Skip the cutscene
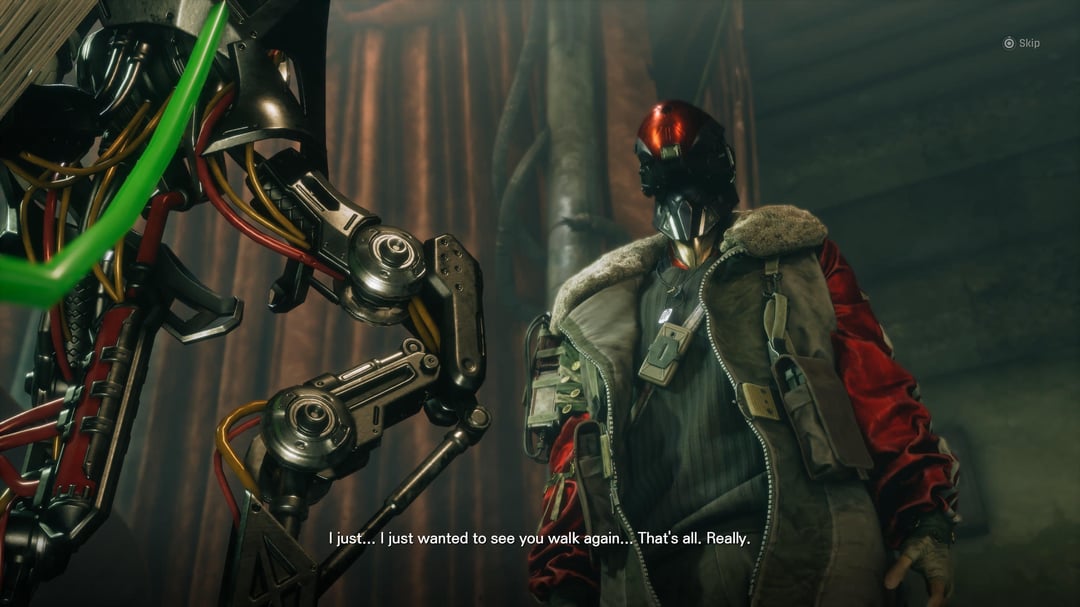Image resolution: width=1080 pixels, height=607 pixels. pos(1021,43)
